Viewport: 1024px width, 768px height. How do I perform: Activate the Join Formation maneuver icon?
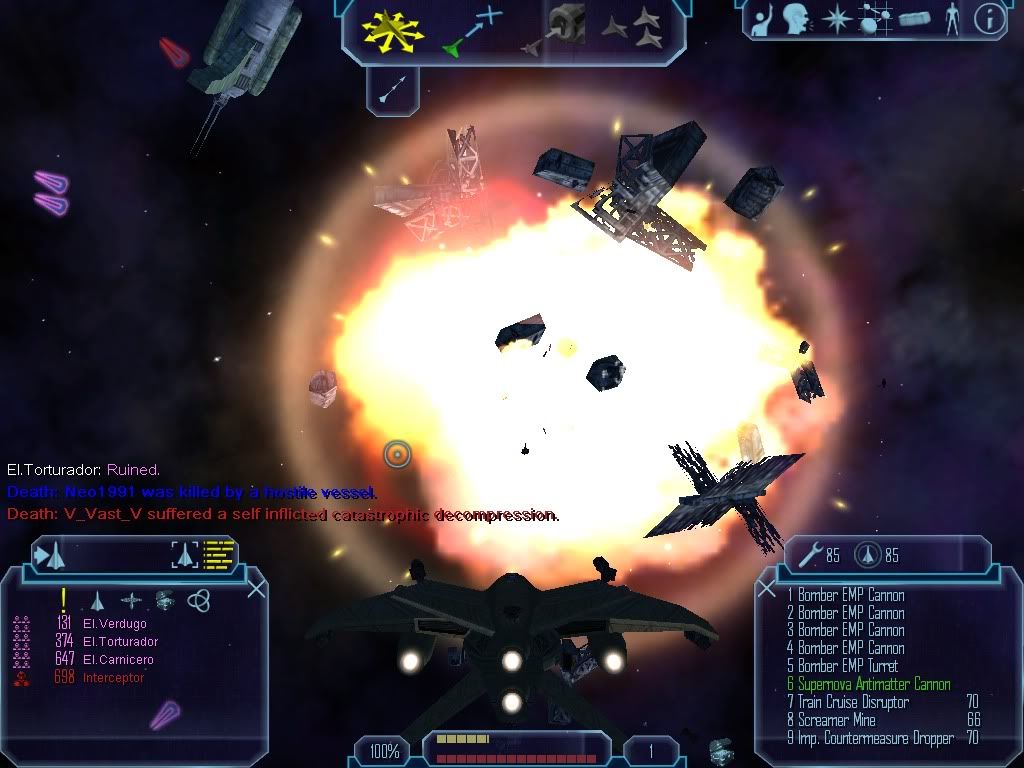click(x=632, y=28)
